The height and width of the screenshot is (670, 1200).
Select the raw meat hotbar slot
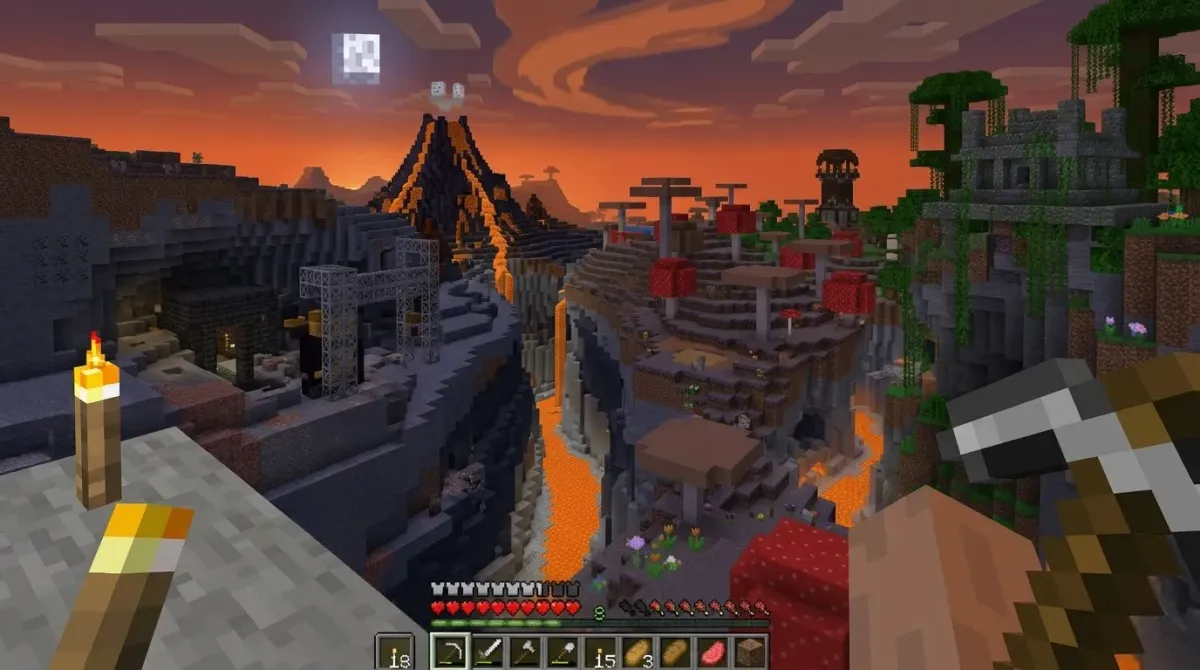(x=712, y=652)
